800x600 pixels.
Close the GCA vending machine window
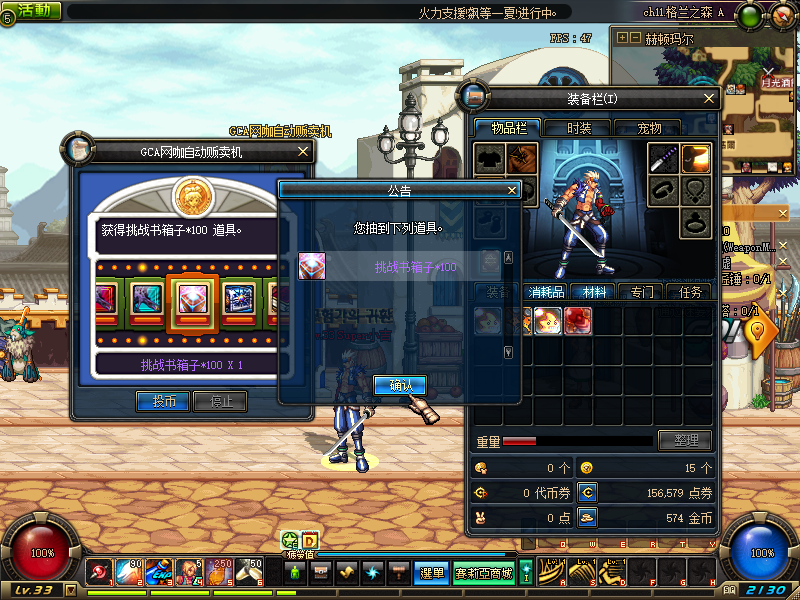tap(303, 152)
